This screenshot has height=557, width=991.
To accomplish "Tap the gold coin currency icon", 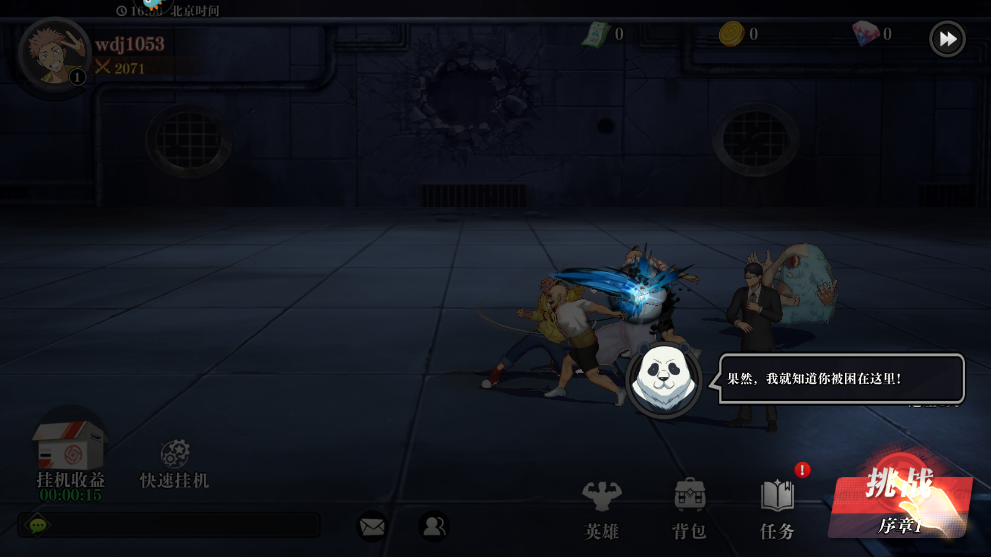I will coord(732,34).
